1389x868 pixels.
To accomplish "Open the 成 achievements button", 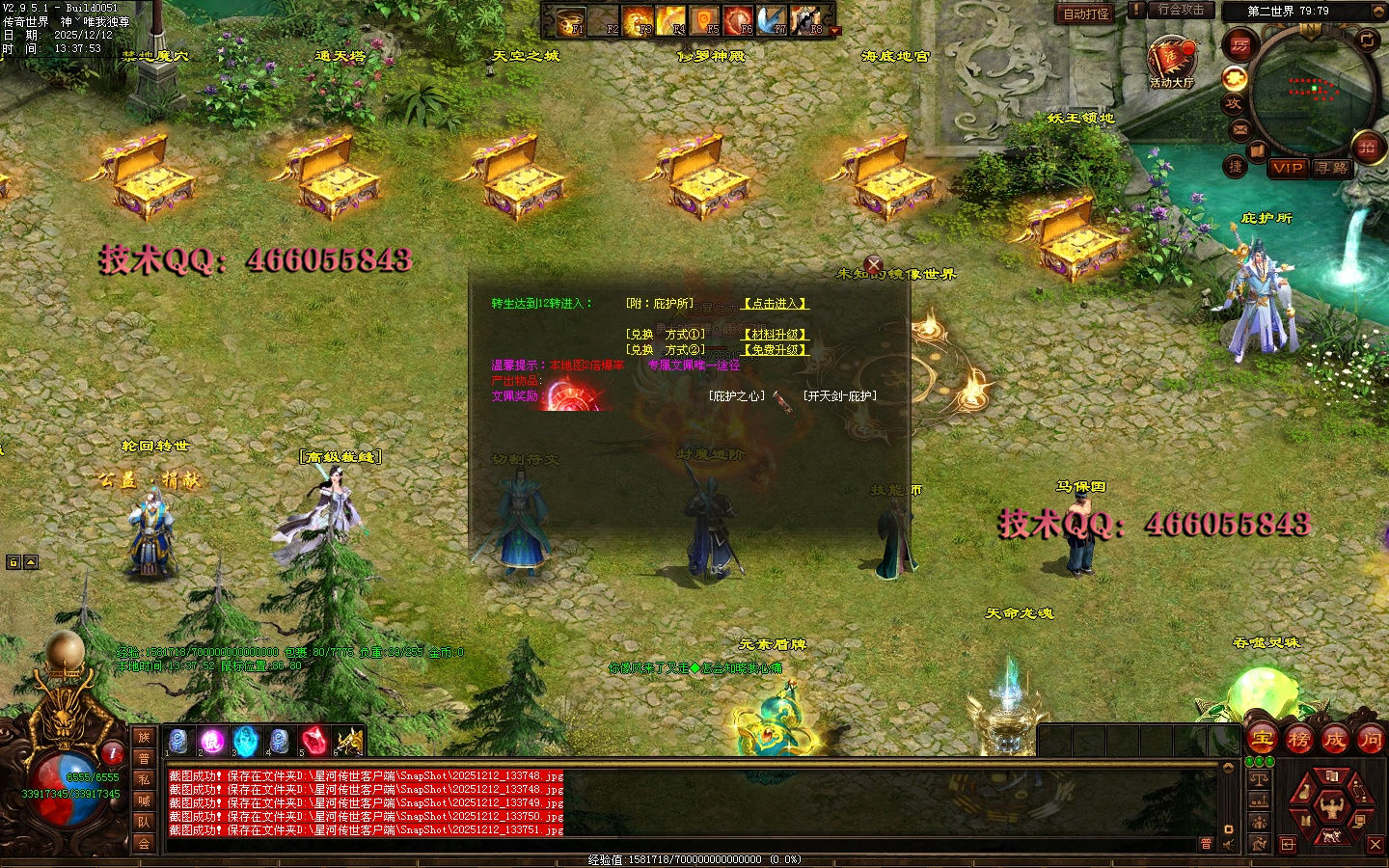I will coord(1334,740).
